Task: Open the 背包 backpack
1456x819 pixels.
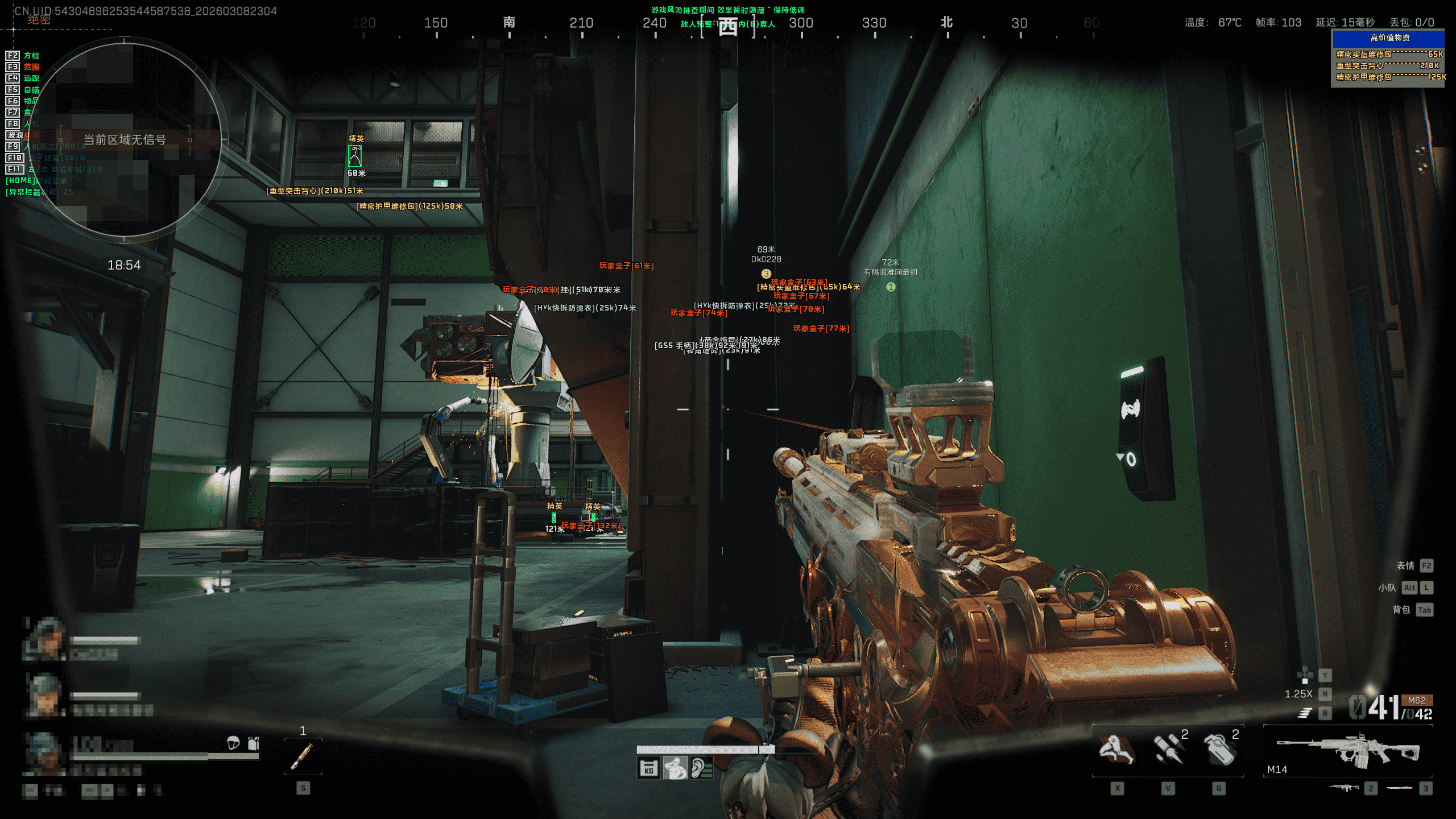Action: 1401,610
